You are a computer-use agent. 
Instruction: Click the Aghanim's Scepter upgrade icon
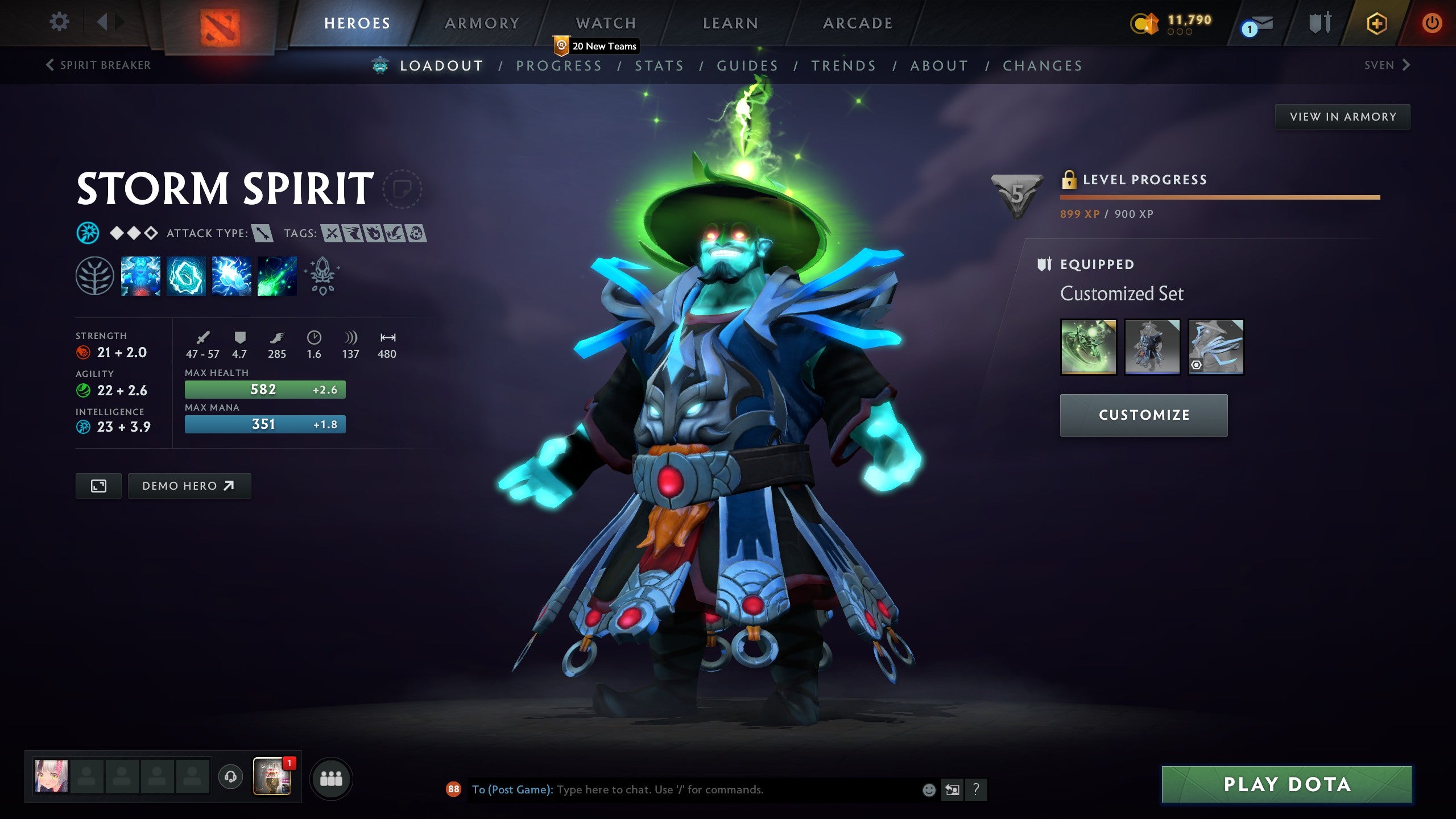pyautogui.click(x=321, y=277)
